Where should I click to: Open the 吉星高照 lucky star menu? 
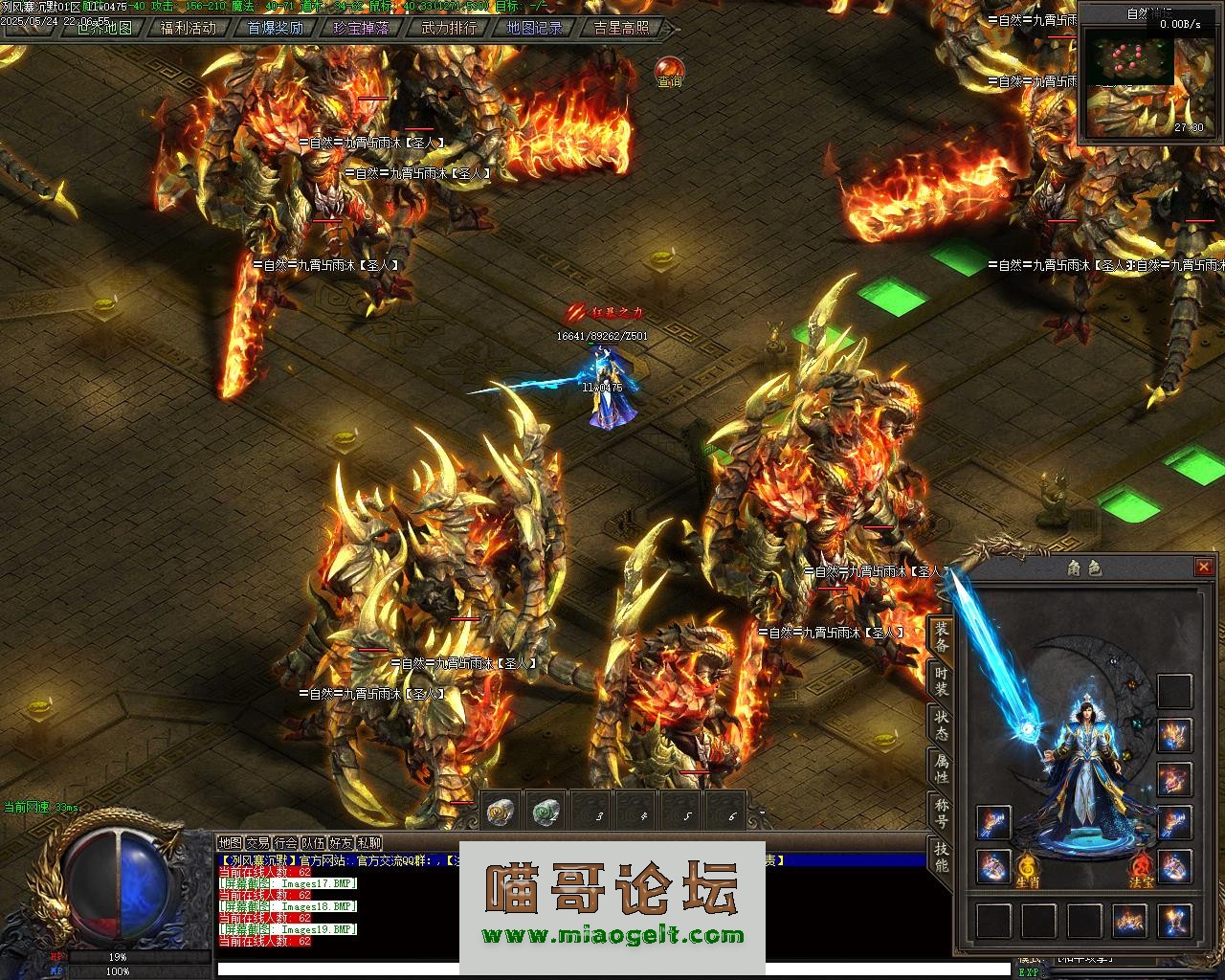pos(621,28)
